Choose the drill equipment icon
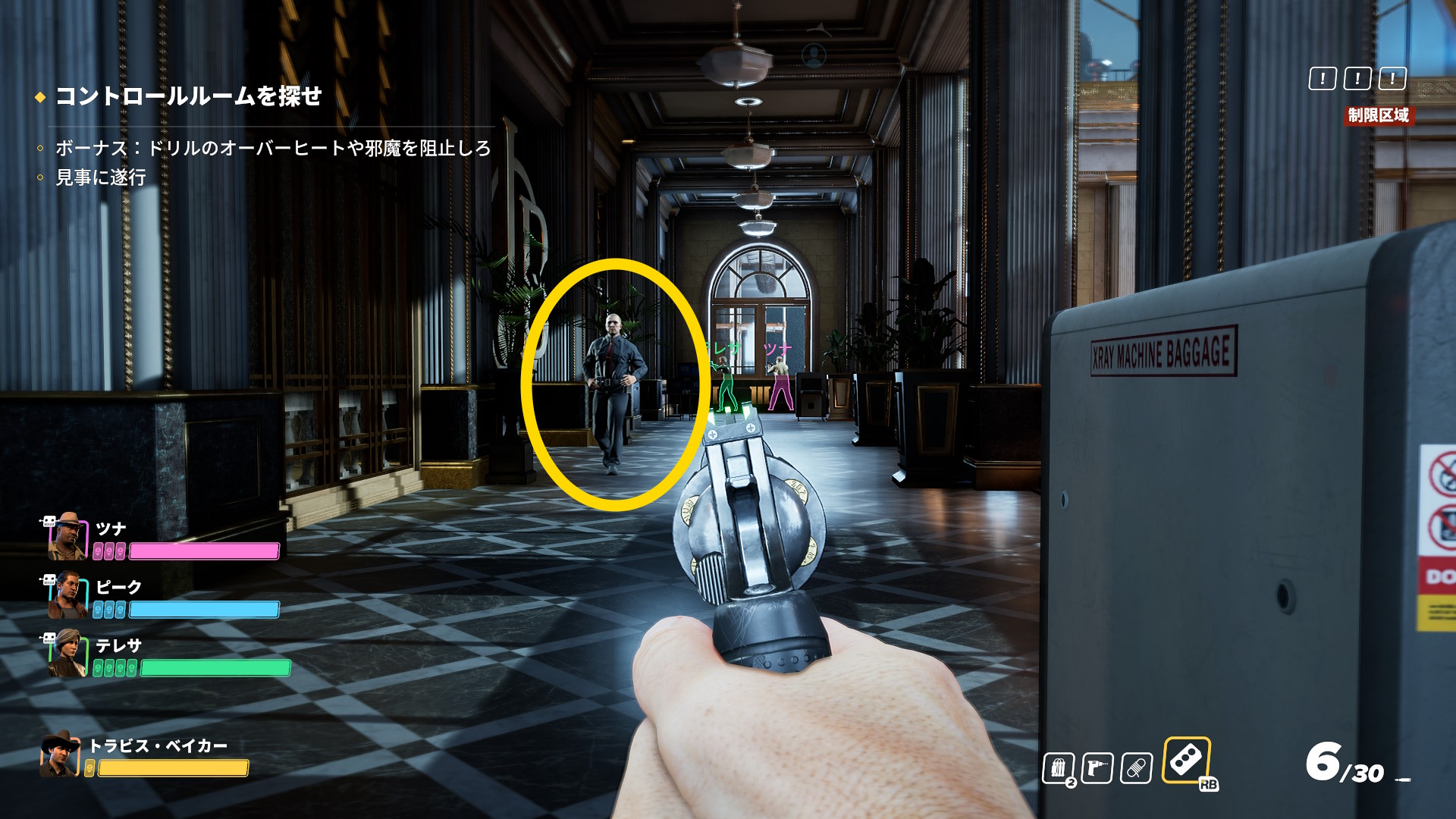This screenshot has height=819, width=1456. [x=1097, y=768]
